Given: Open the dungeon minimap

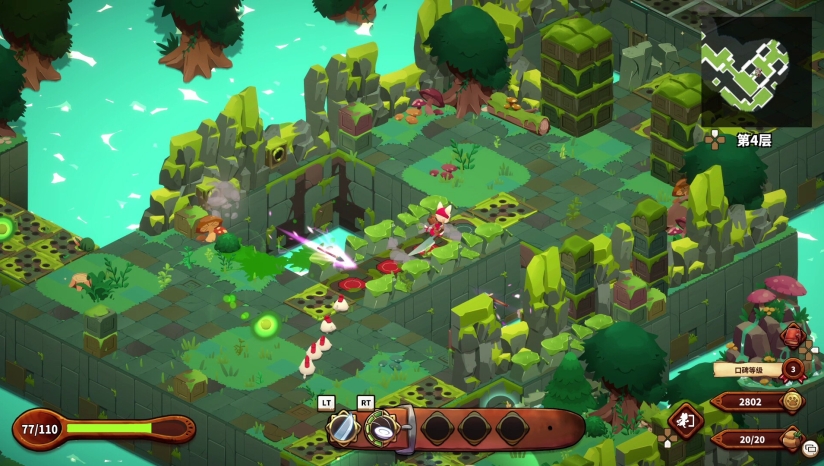Looking at the screenshot, I should 756,70.
